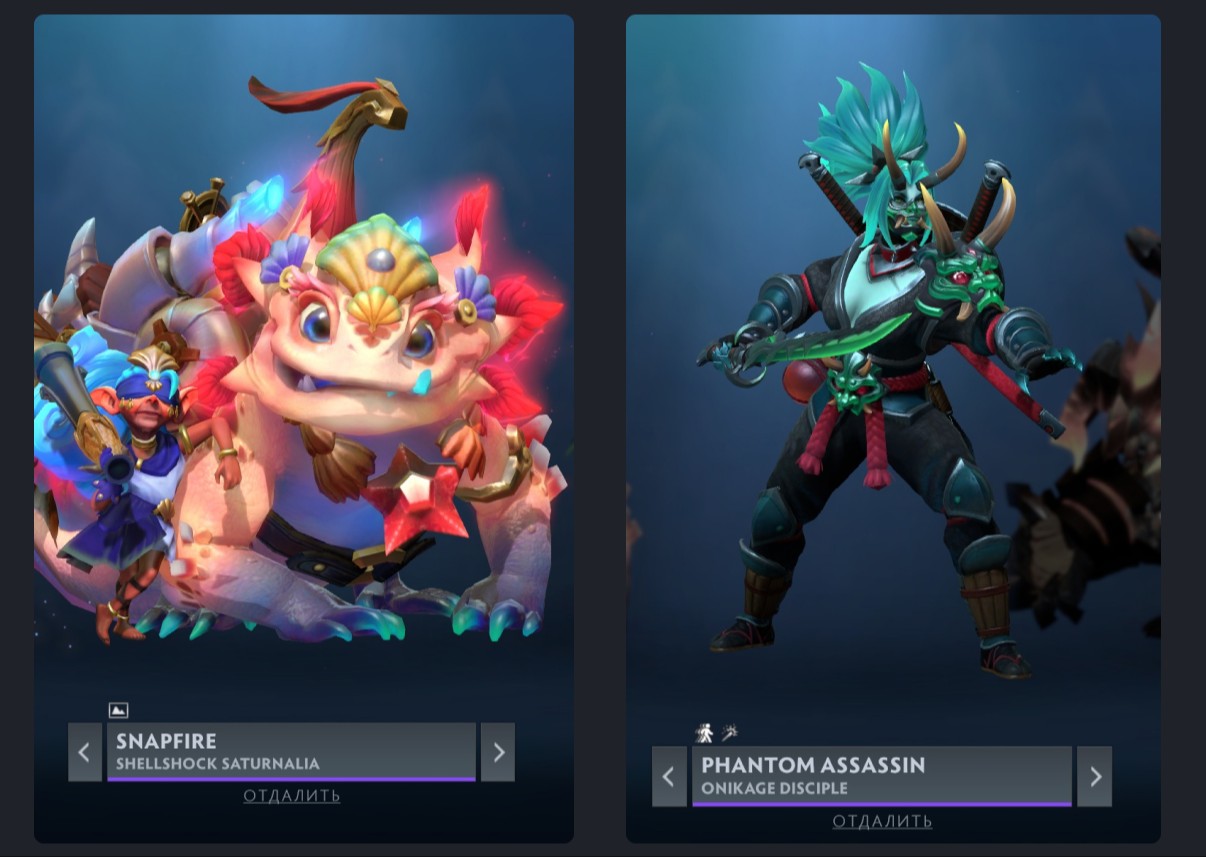Show the previous item before Snapfire's set
The height and width of the screenshot is (857, 1206).
85,752
